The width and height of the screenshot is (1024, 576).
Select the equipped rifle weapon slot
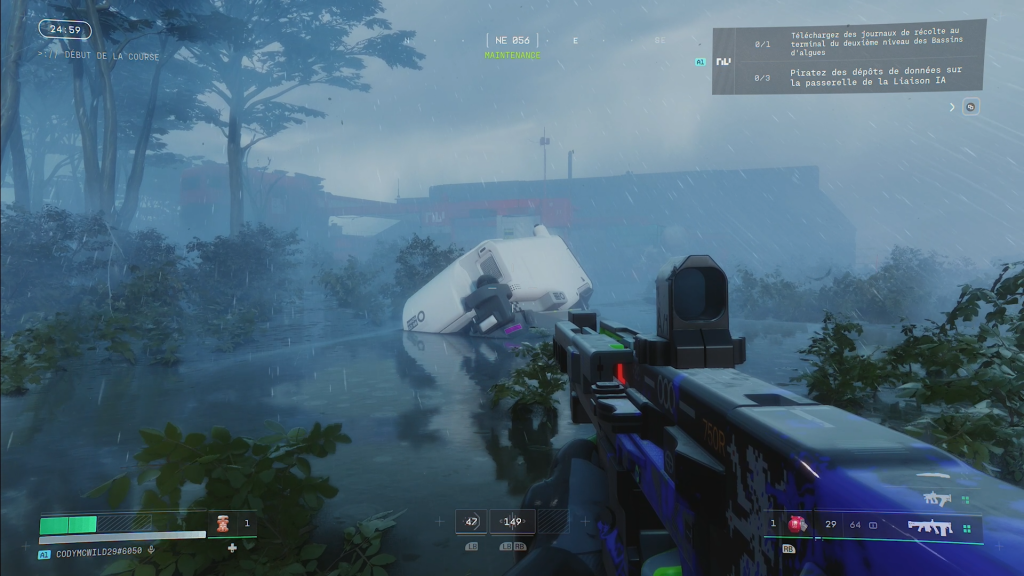pyautogui.click(x=929, y=526)
